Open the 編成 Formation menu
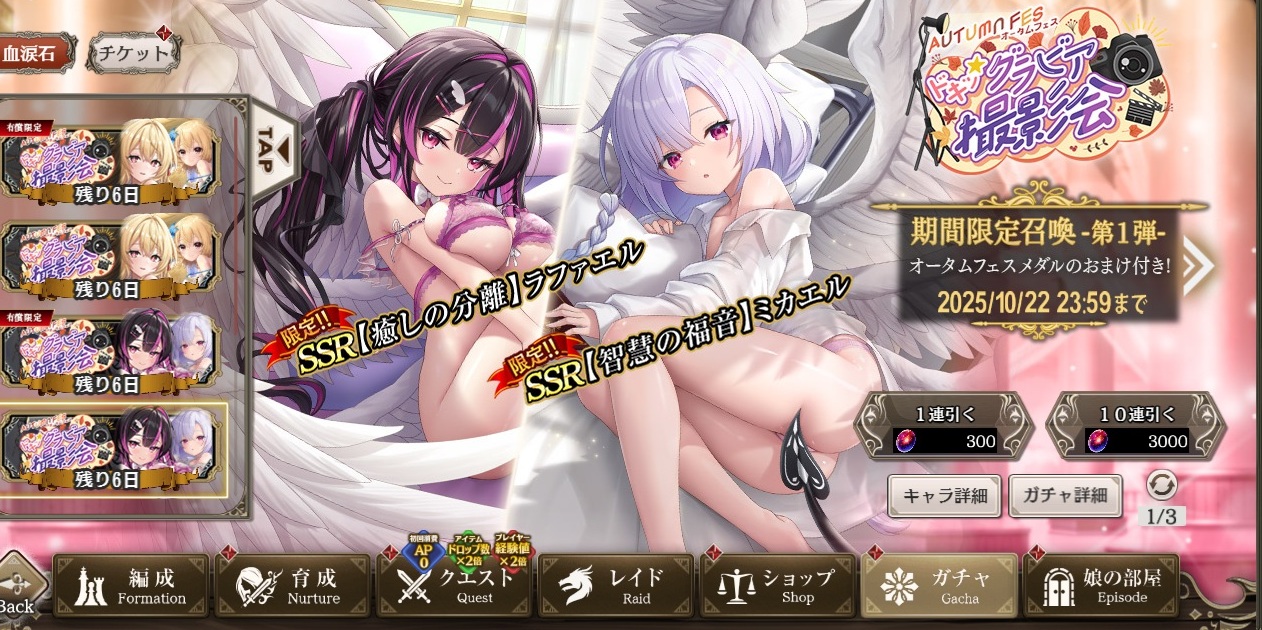 pyautogui.click(x=131, y=586)
